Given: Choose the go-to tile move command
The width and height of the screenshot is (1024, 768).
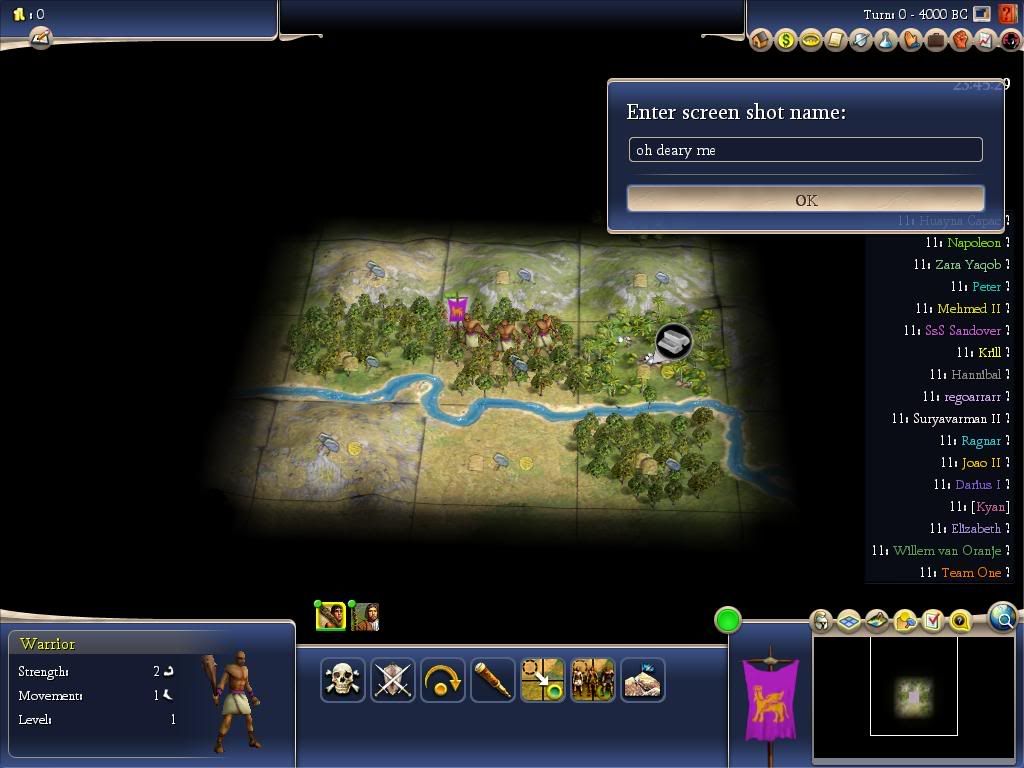Looking at the screenshot, I should (543, 680).
